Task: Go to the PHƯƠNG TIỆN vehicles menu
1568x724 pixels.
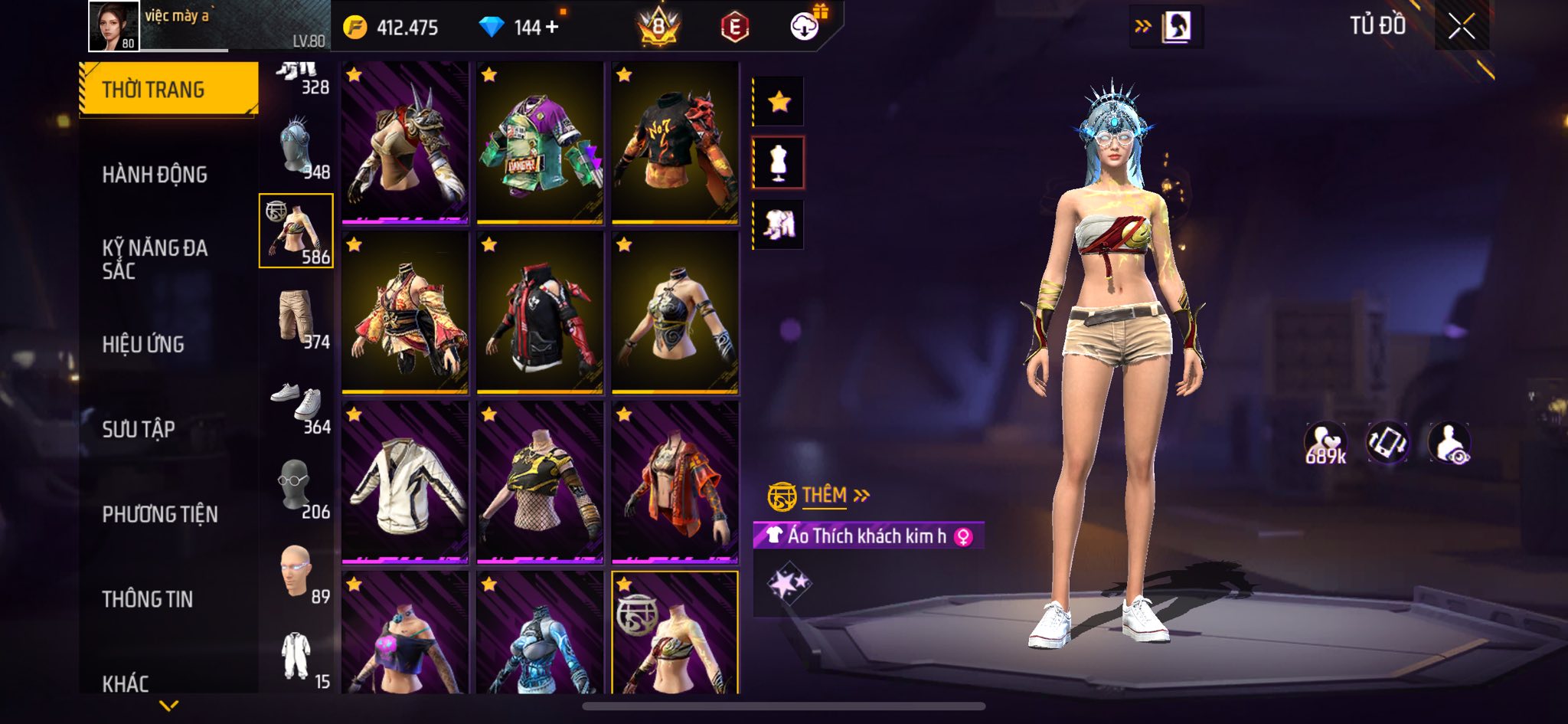Action: 160,514
